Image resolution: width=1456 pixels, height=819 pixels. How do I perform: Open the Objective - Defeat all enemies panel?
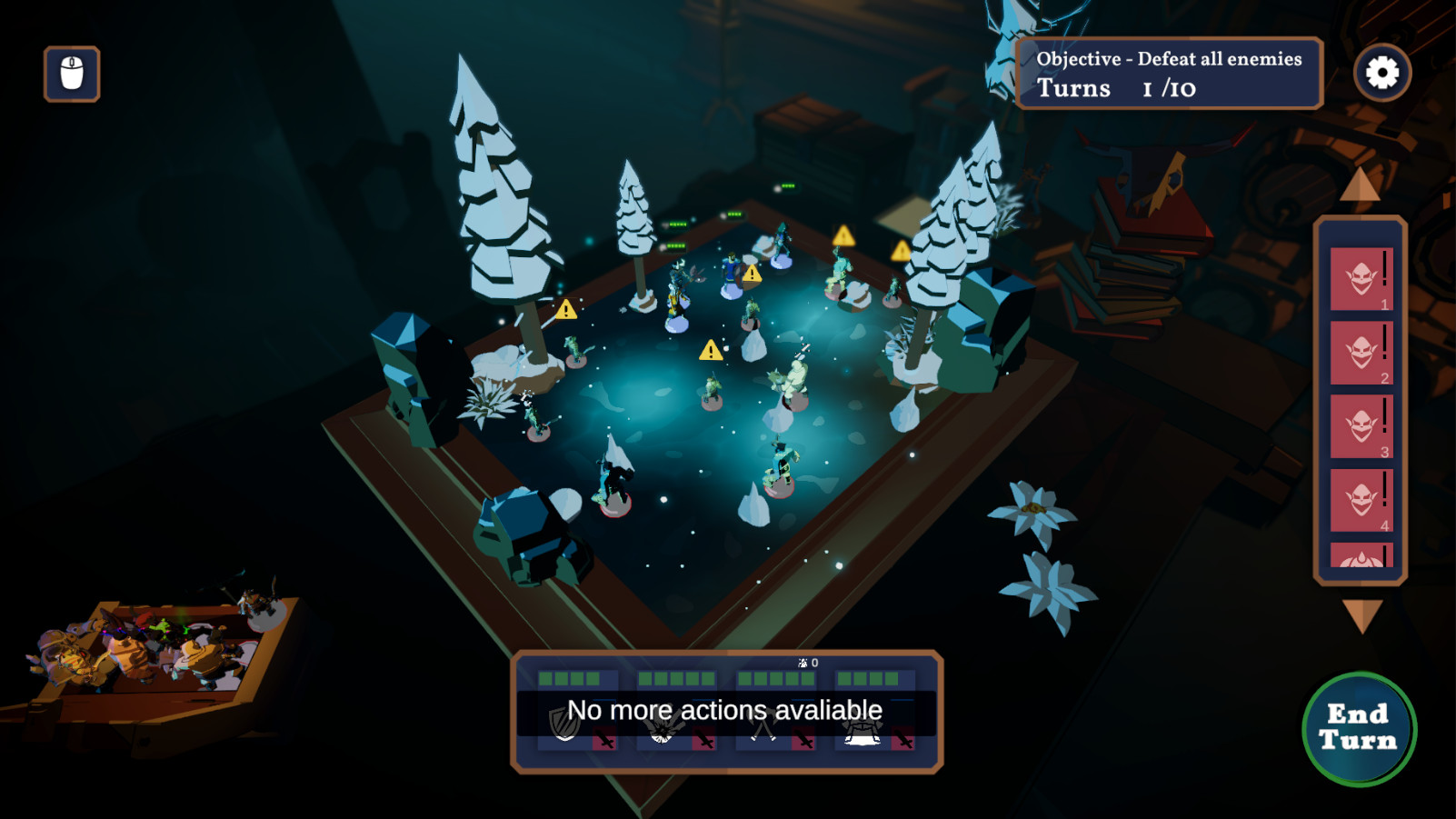[1170, 59]
